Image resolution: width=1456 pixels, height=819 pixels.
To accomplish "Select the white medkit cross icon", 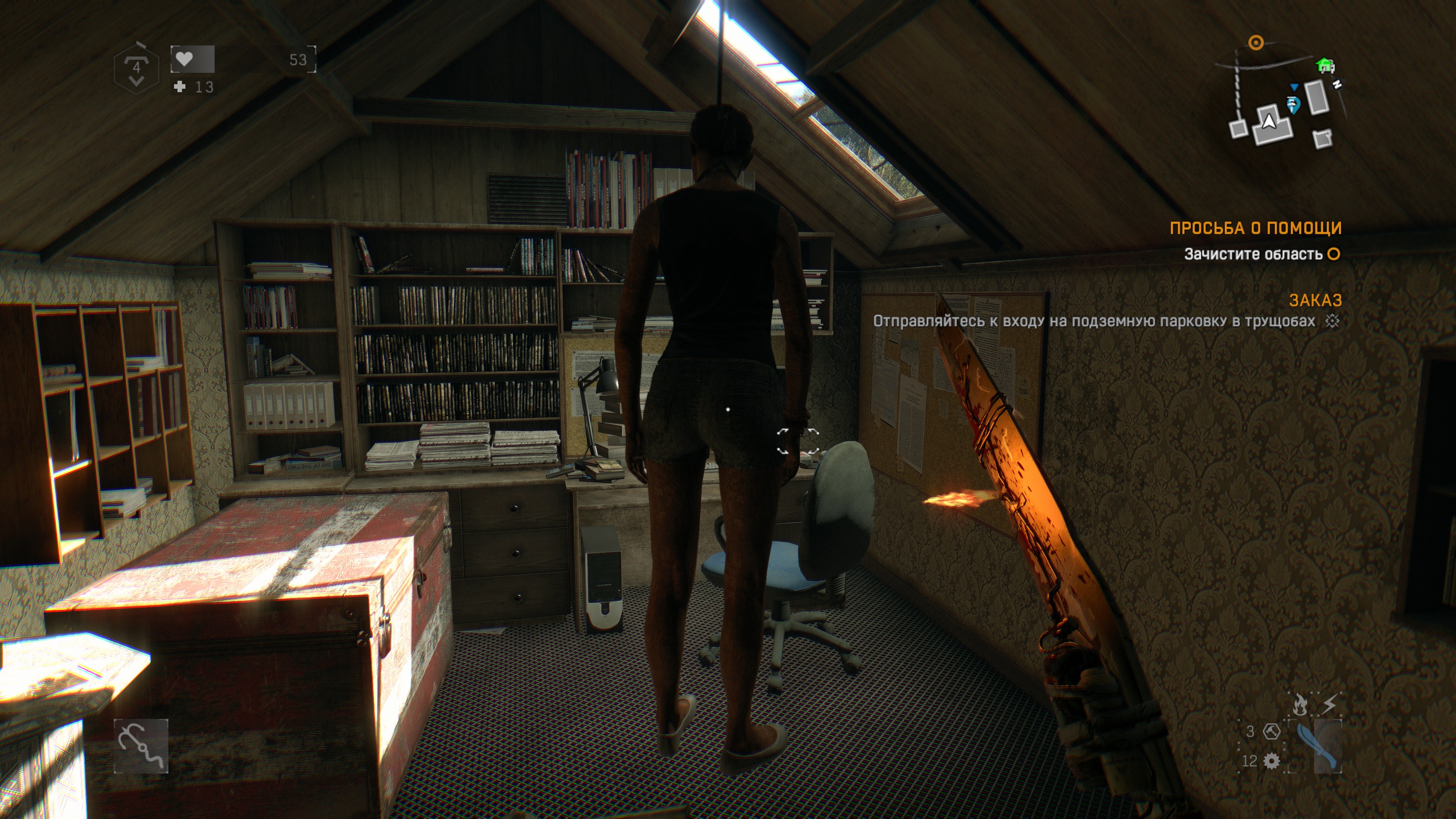I will point(180,86).
